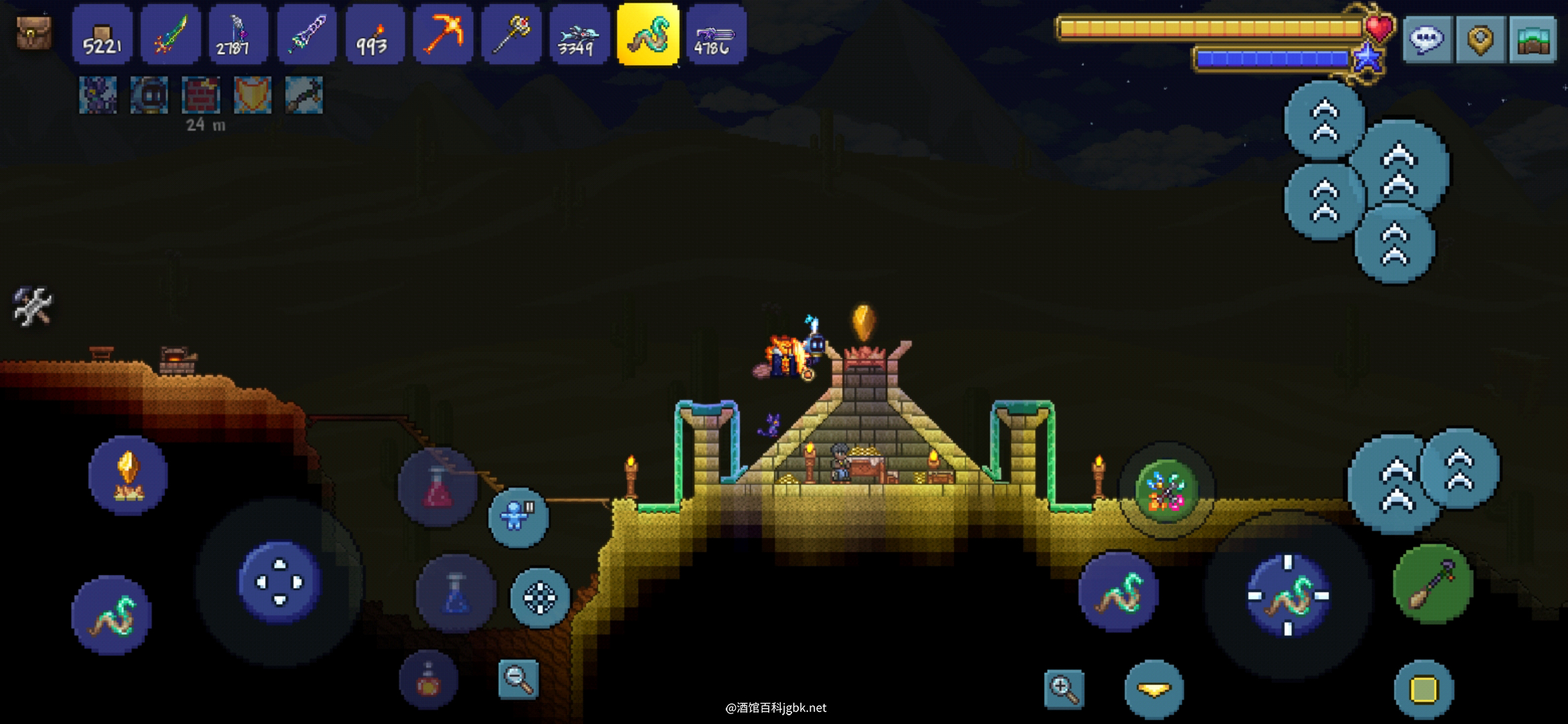Select the hotbar block stack of 5221
1568x724 pixels.
[102, 35]
